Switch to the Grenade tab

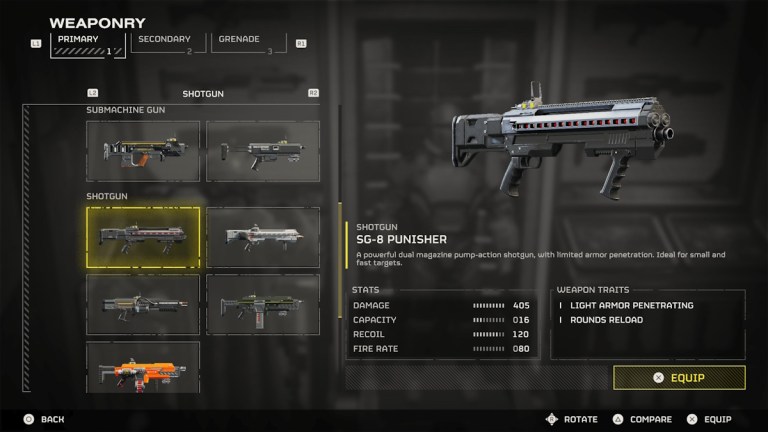[x=245, y=42]
